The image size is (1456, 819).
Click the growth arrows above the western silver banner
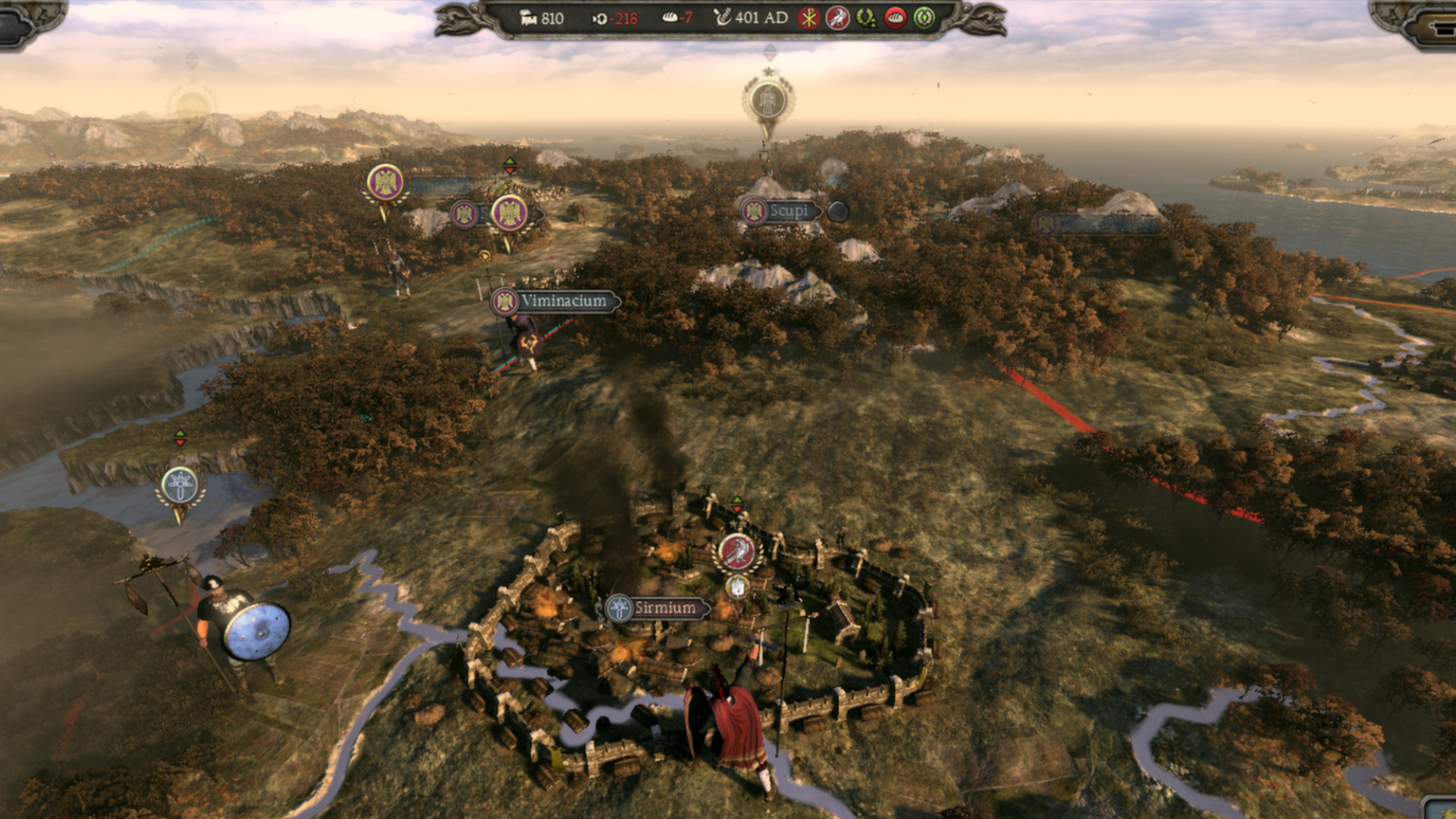[180, 437]
